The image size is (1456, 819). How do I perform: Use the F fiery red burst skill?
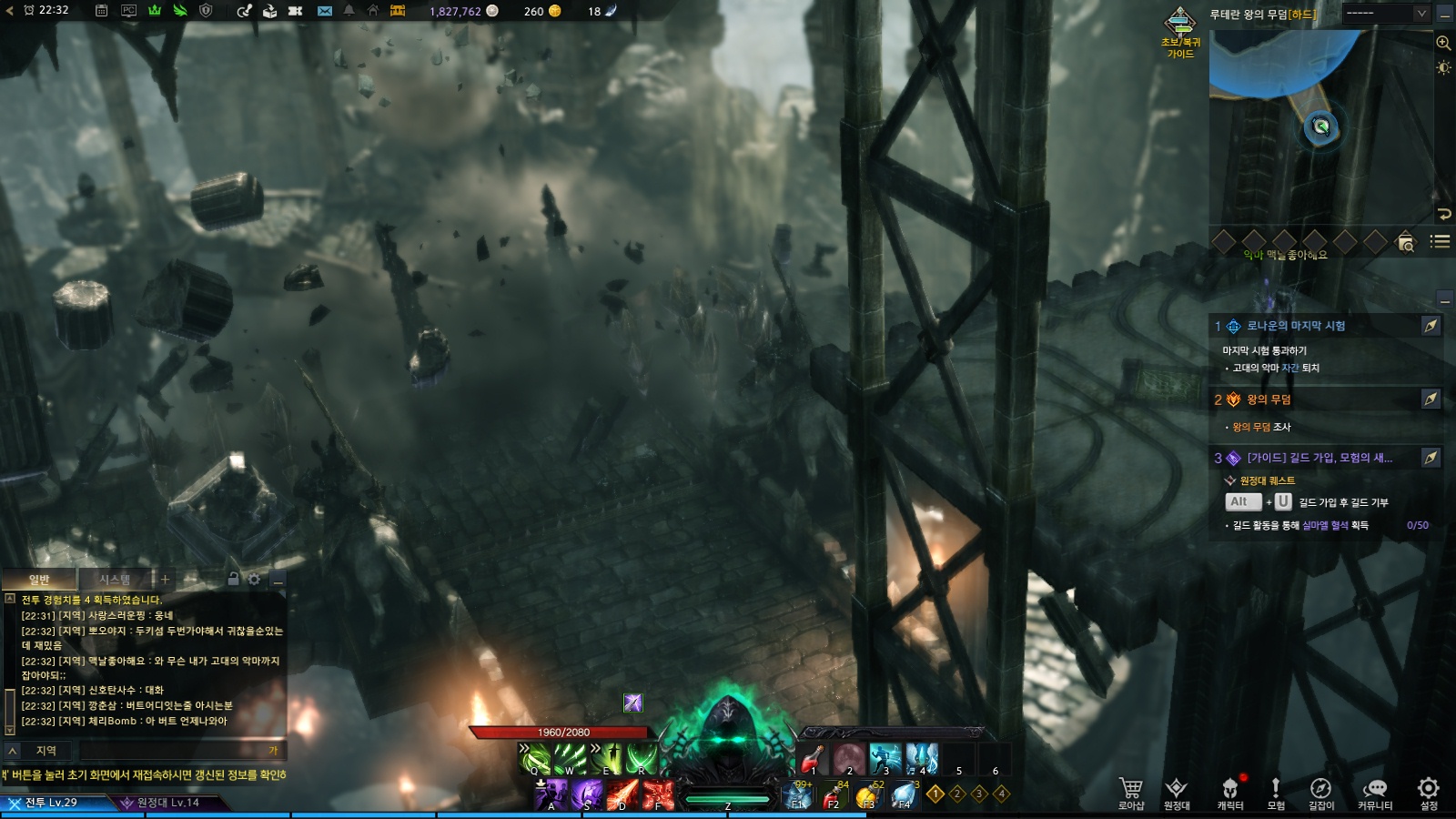(x=658, y=794)
